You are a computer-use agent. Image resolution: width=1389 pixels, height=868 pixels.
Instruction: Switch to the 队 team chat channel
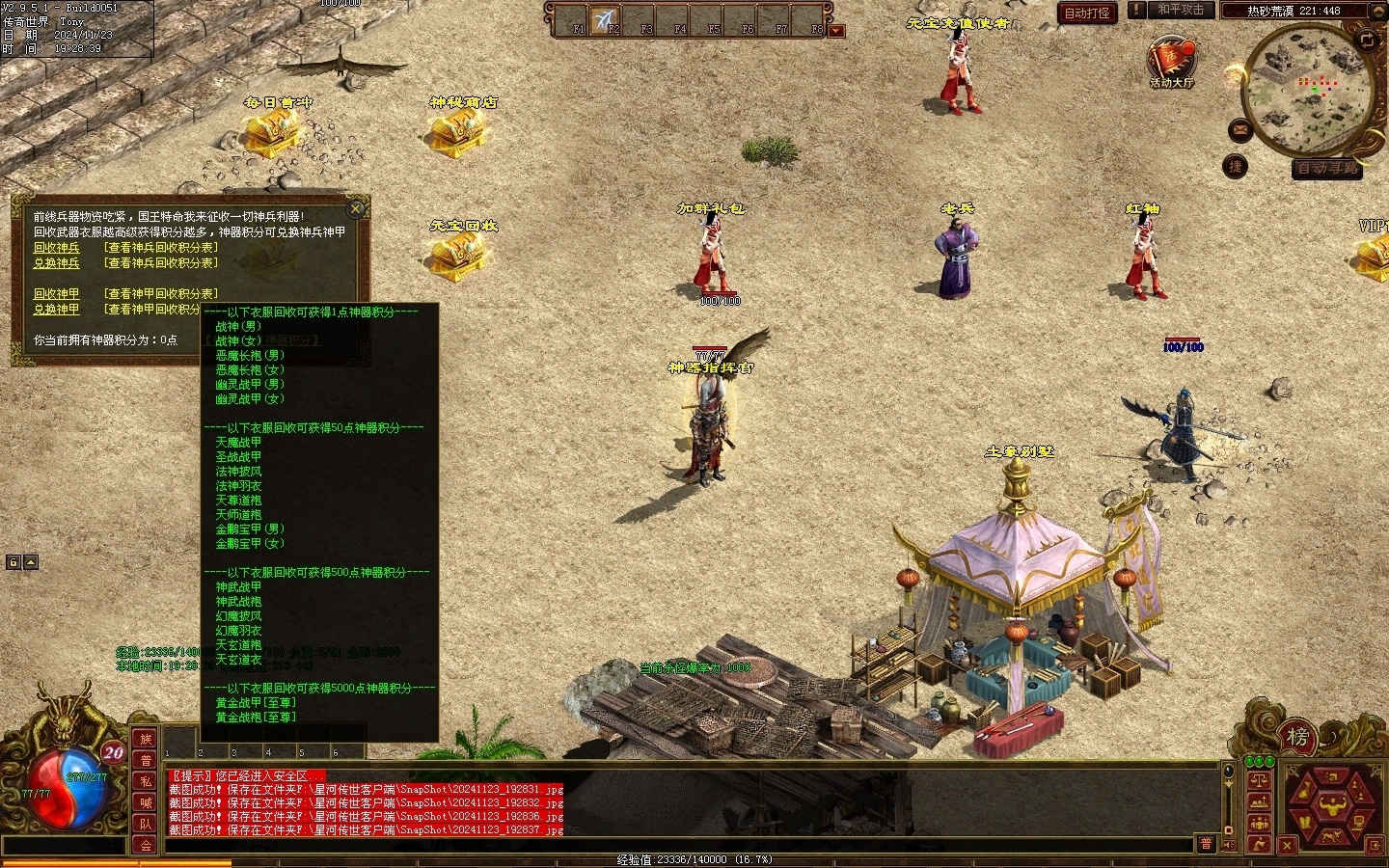[x=146, y=824]
